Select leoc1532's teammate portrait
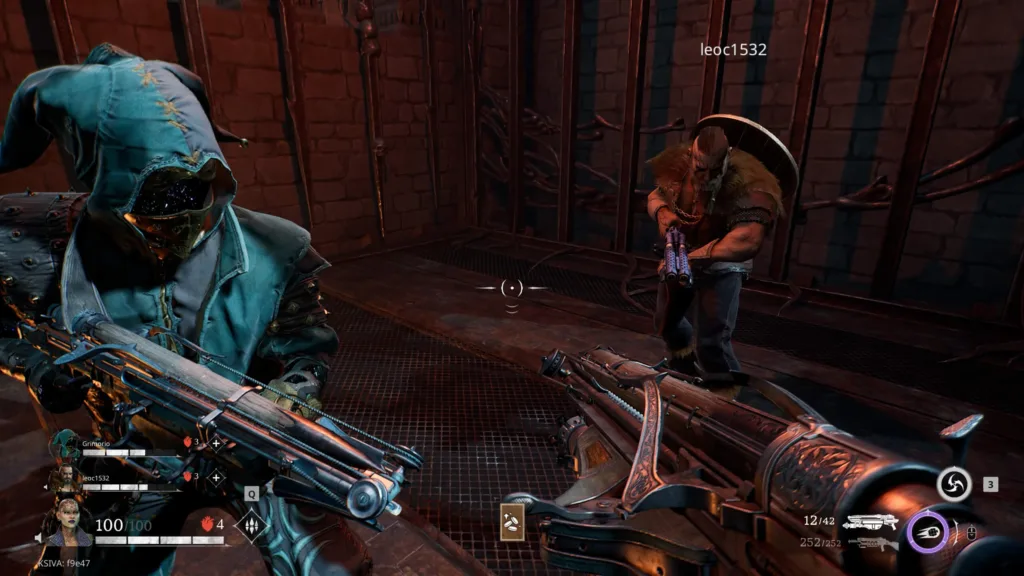This screenshot has width=1024, height=576. [66, 479]
